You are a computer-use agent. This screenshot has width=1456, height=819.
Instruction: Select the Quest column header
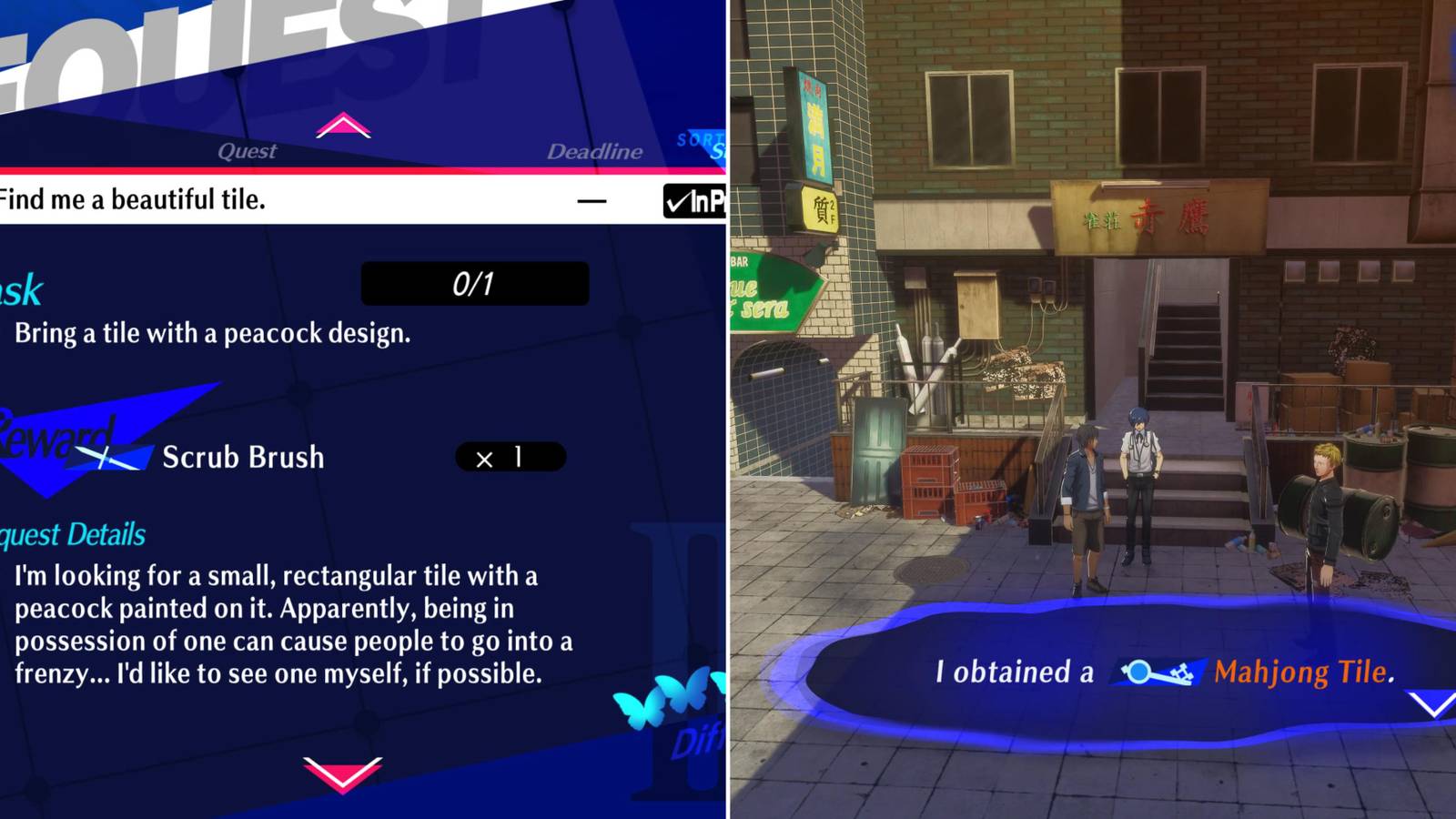click(248, 151)
